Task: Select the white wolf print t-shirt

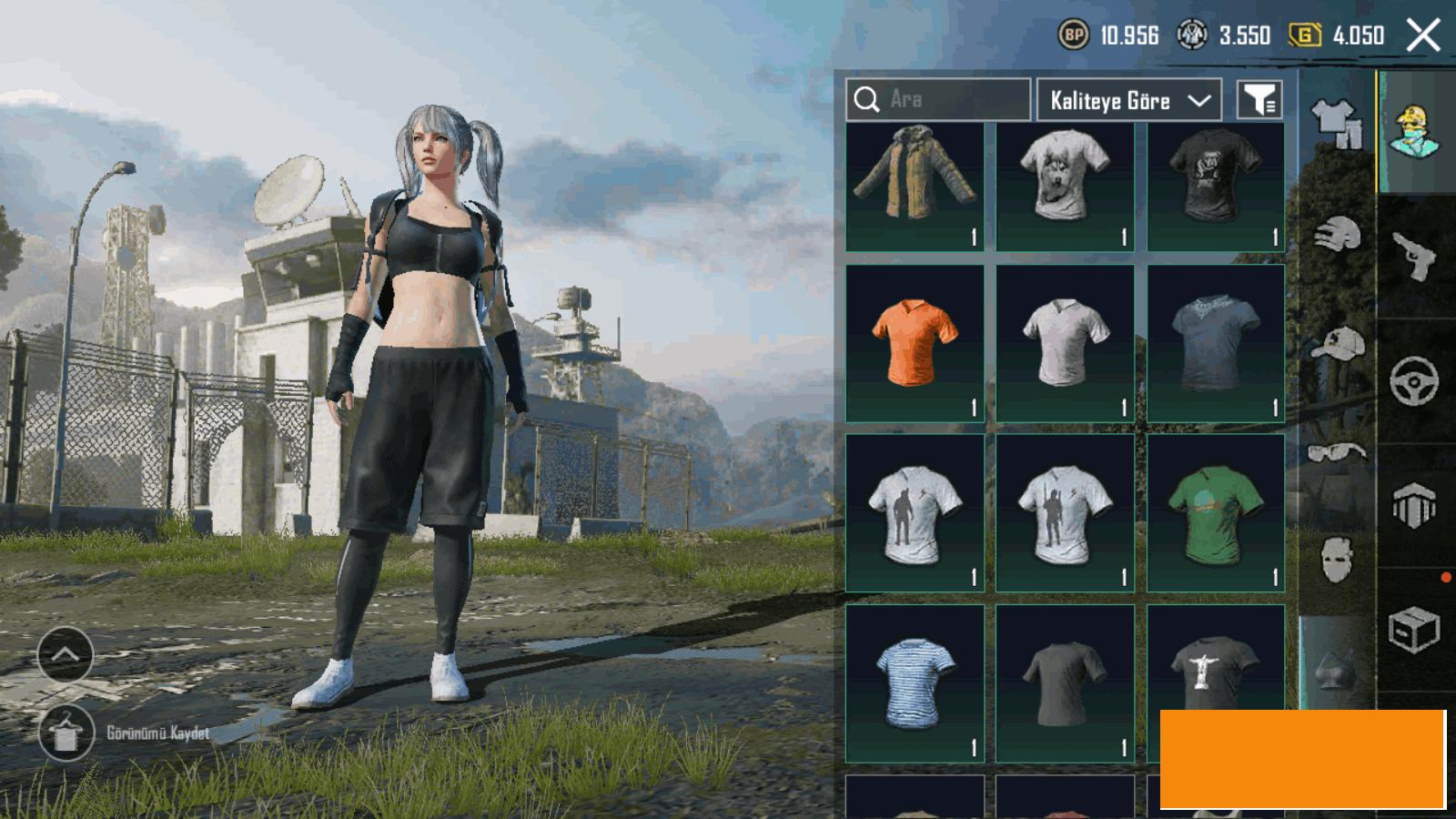Action: (x=1065, y=186)
